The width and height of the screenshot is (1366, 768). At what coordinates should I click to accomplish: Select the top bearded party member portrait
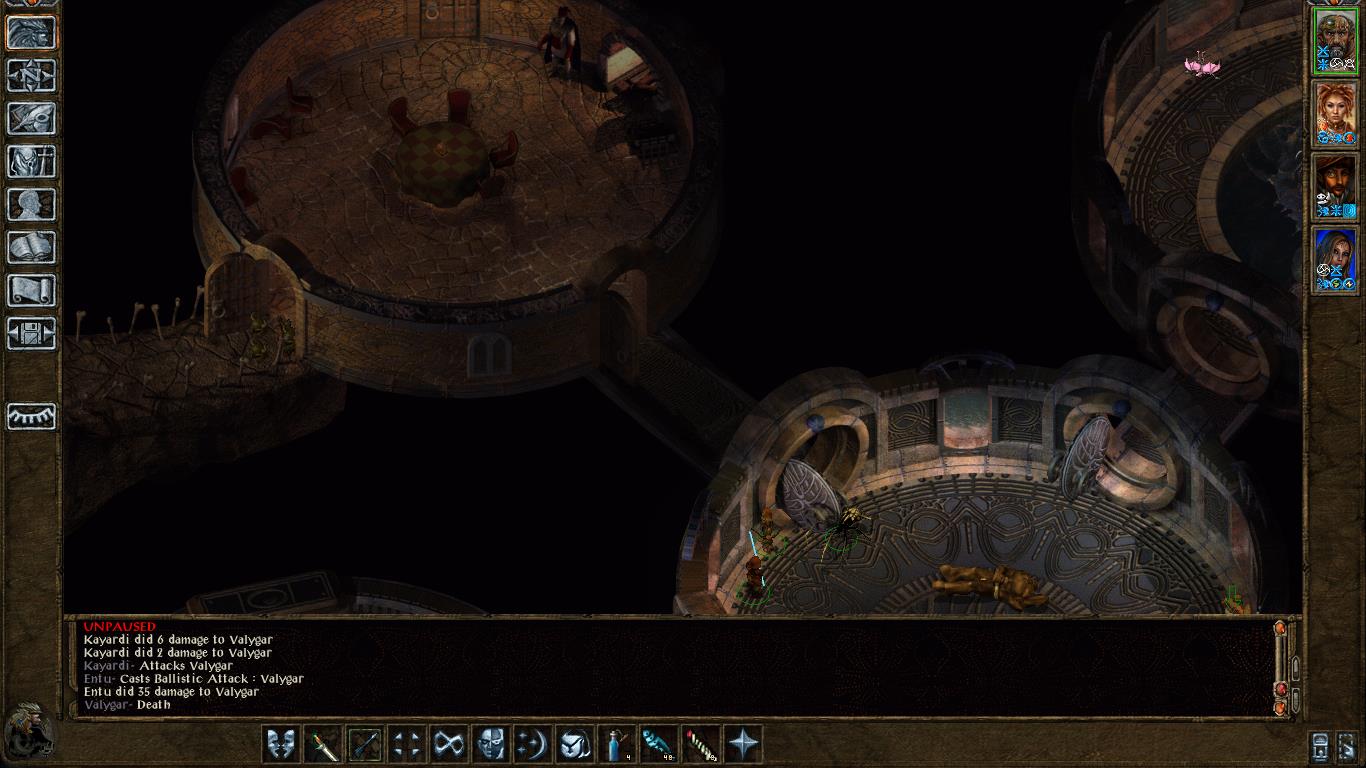point(1336,41)
